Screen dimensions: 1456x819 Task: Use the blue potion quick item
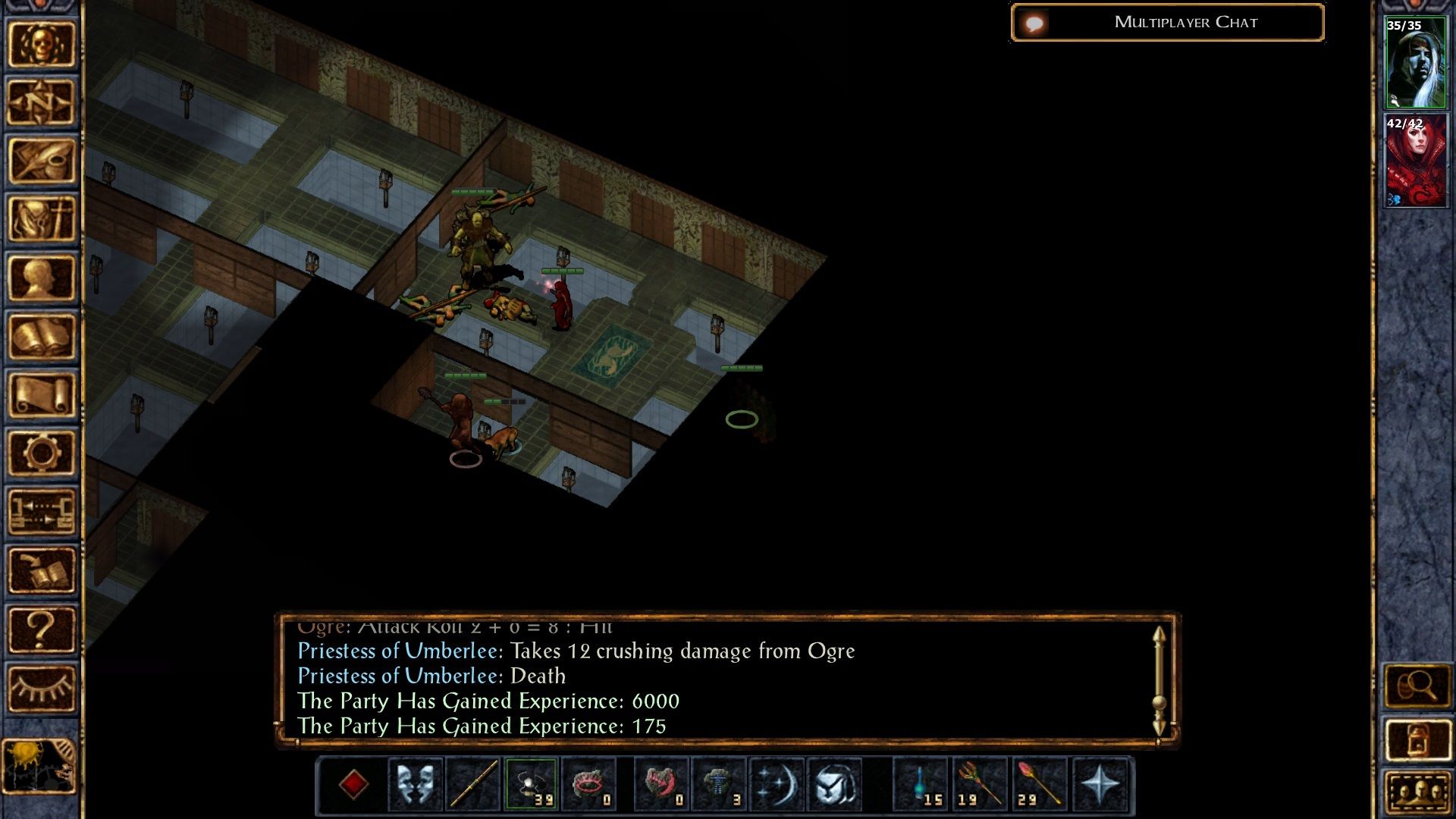[x=921, y=784]
